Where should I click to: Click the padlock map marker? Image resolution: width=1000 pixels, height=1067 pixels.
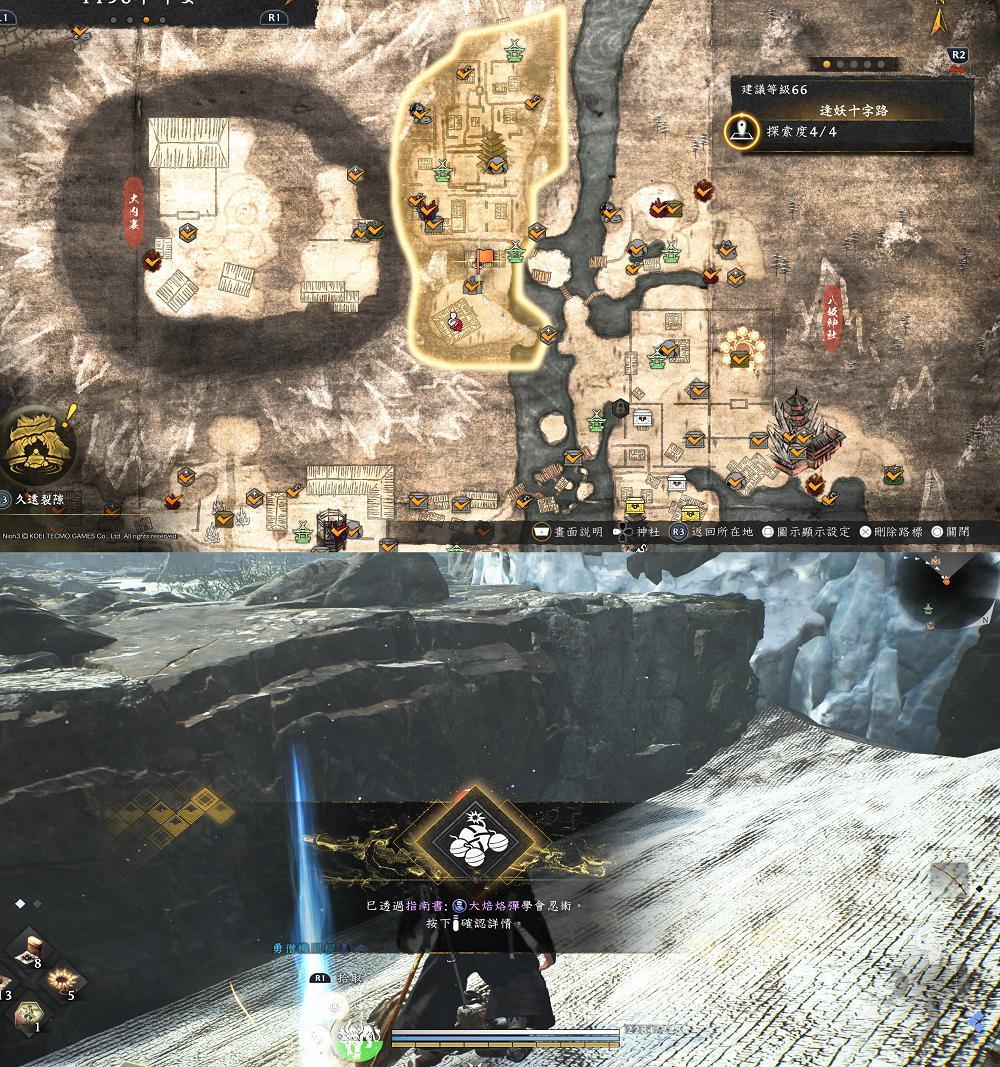click(x=621, y=407)
